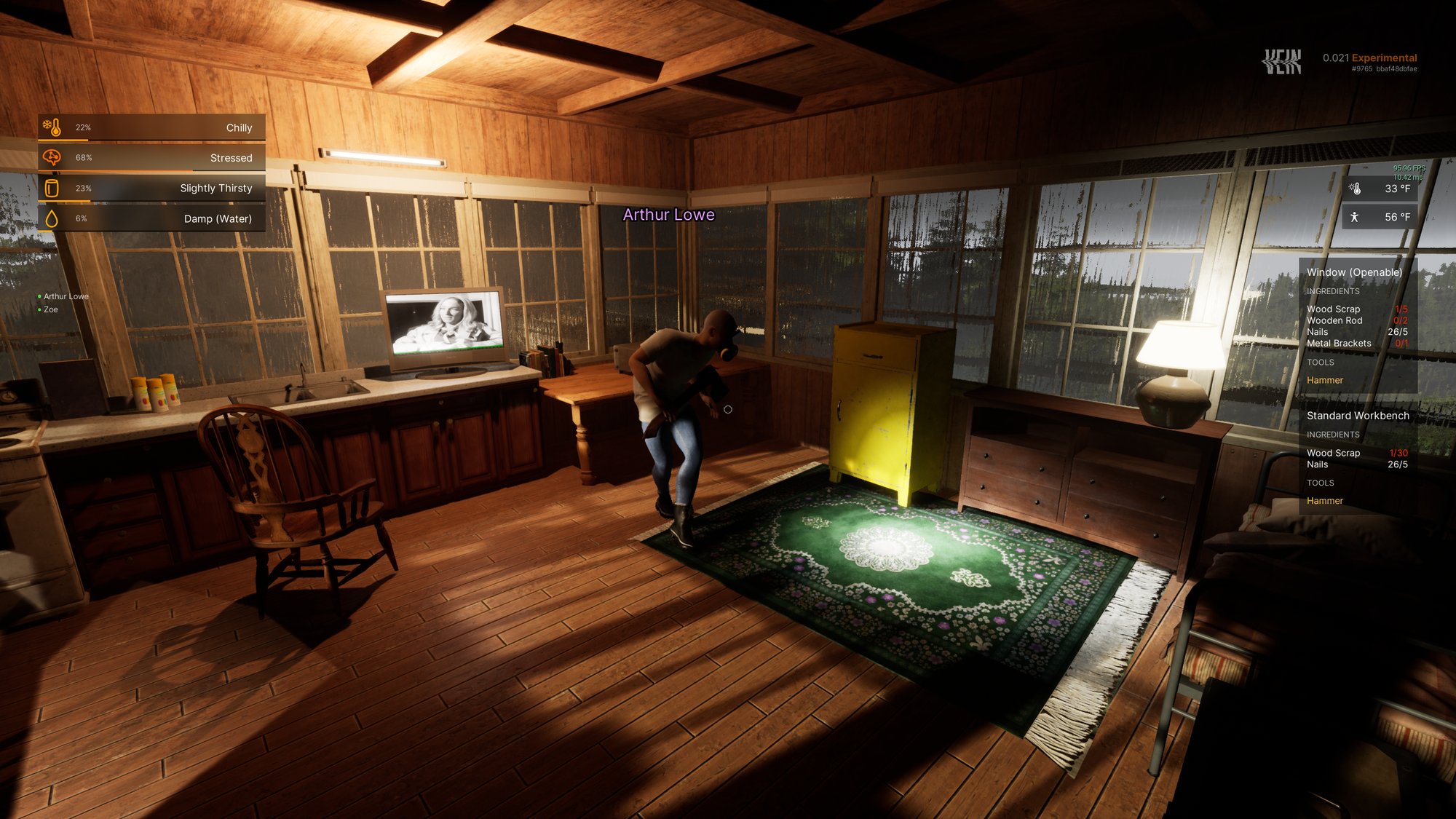Open the pinned Window (Openable) recipe

(1353, 272)
